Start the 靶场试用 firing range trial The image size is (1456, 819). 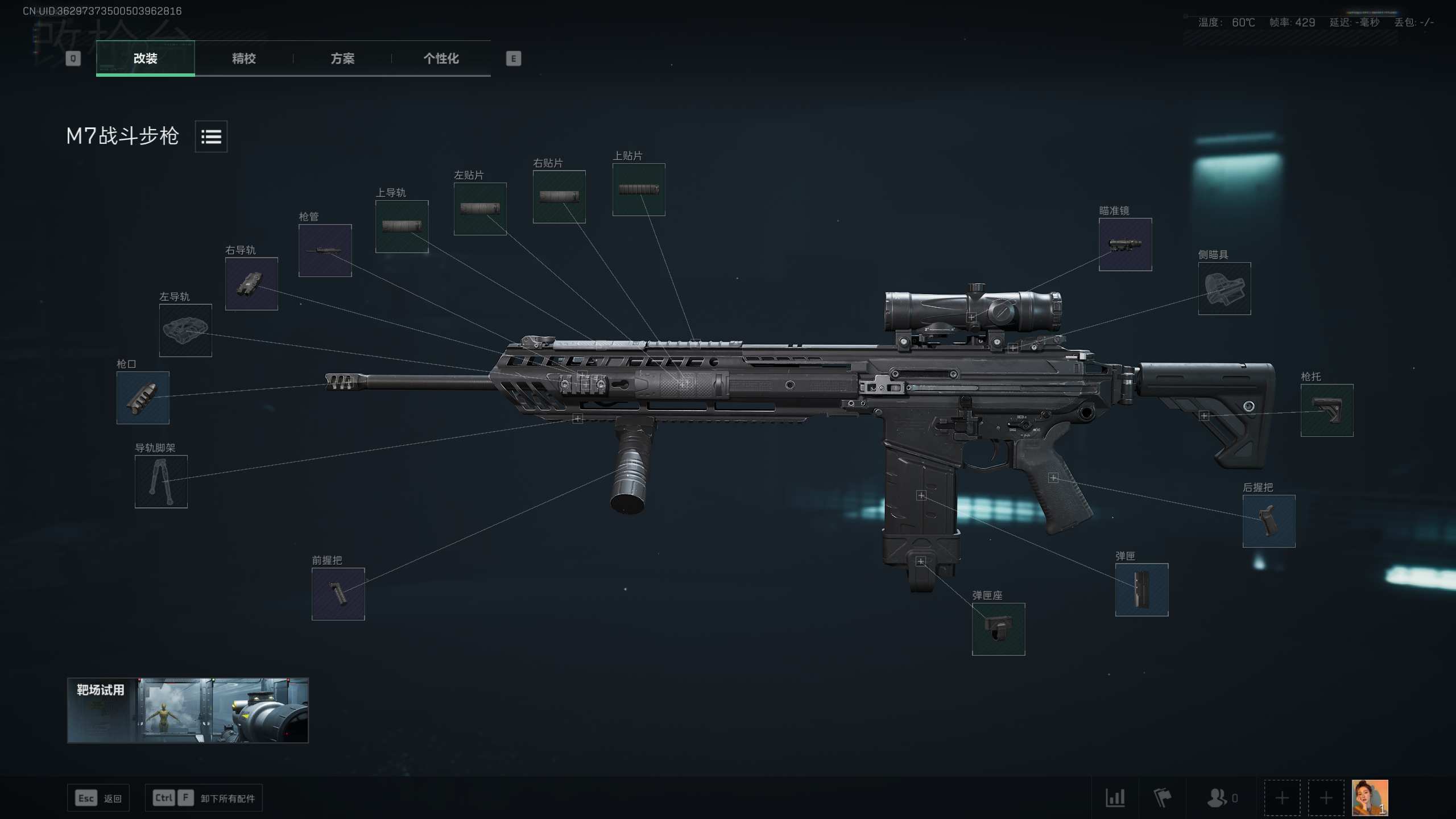tap(188, 710)
